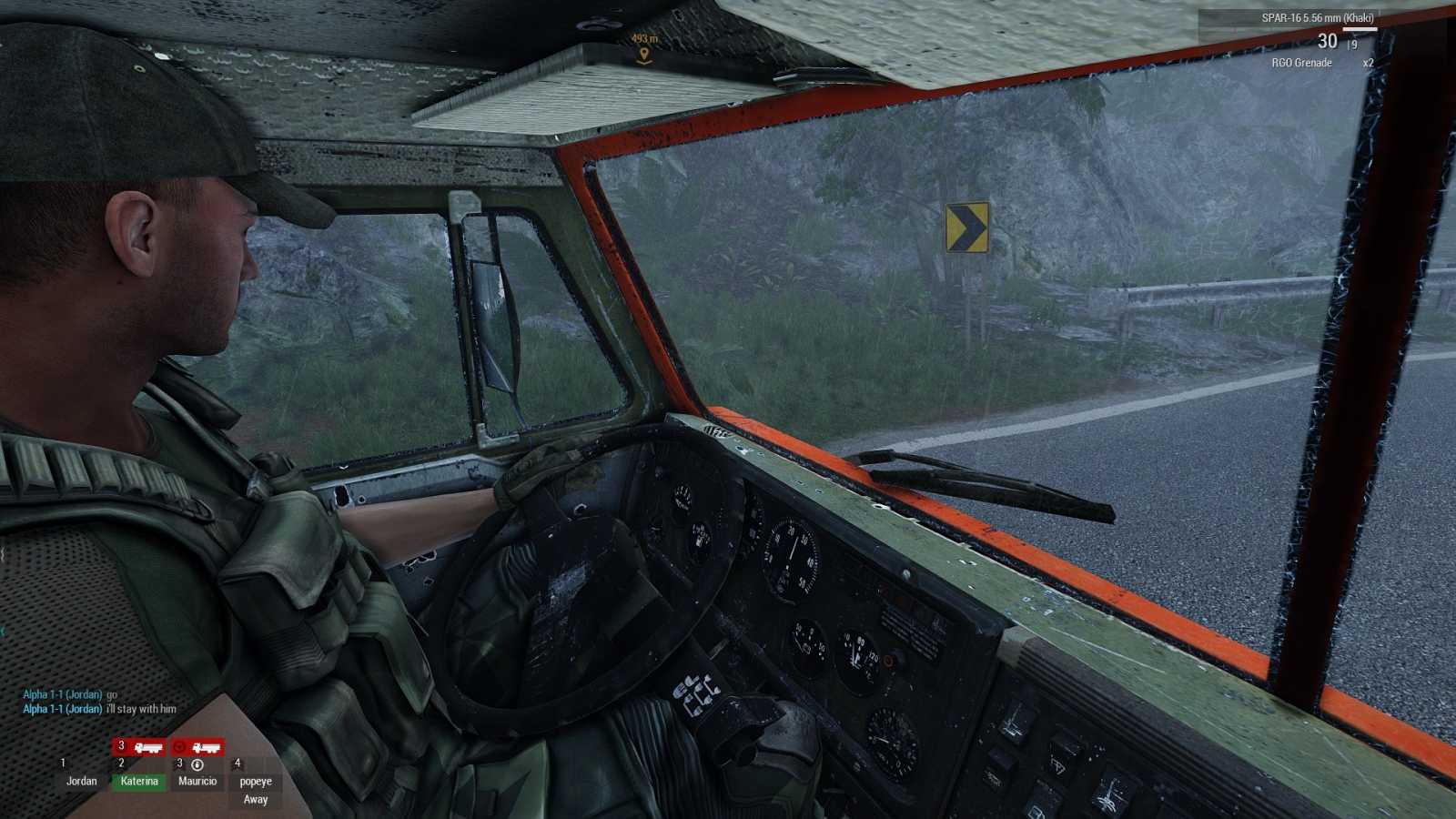Click the white ammo bar above the round count
This screenshot has height=819, width=1456.
click(x=1360, y=29)
